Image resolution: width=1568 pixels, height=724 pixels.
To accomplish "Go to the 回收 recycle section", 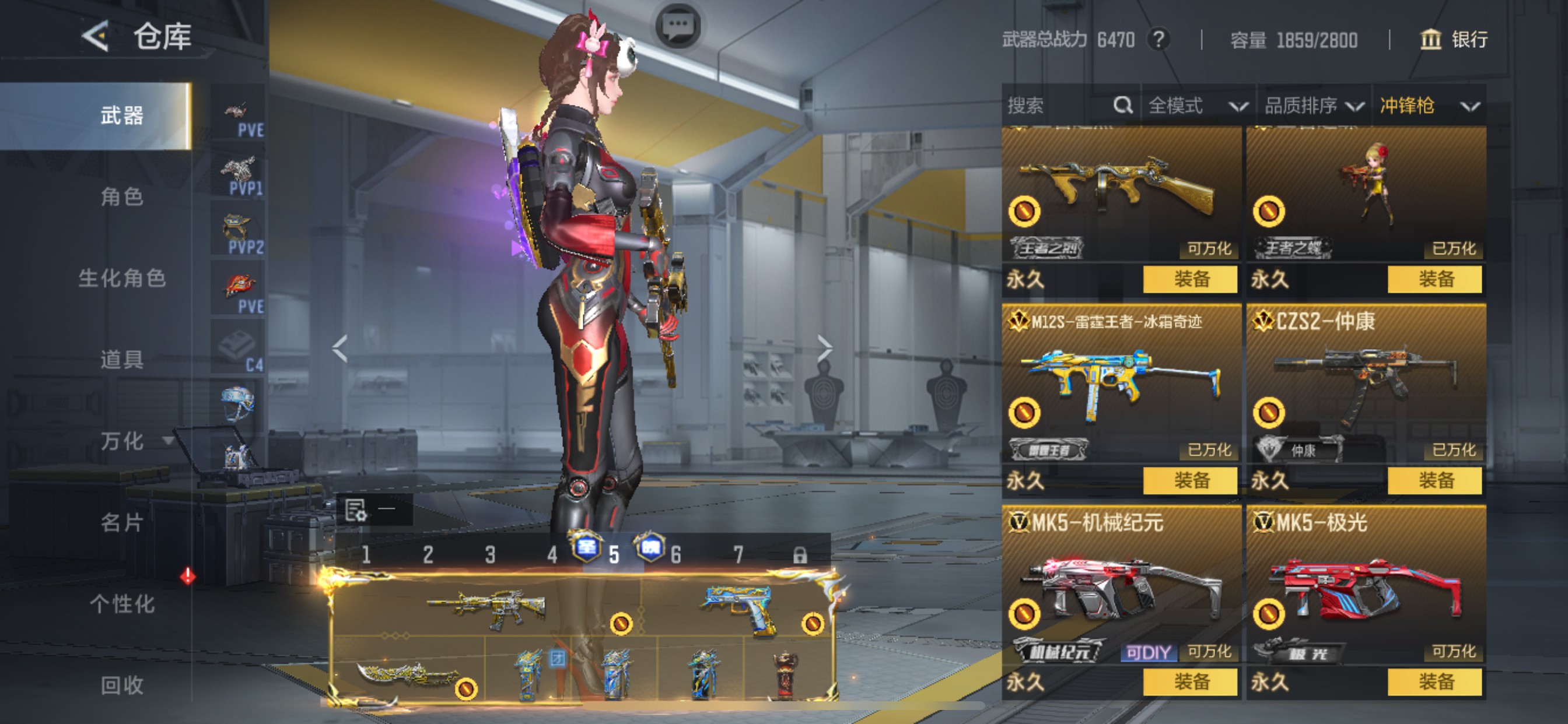I will click(122, 684).
